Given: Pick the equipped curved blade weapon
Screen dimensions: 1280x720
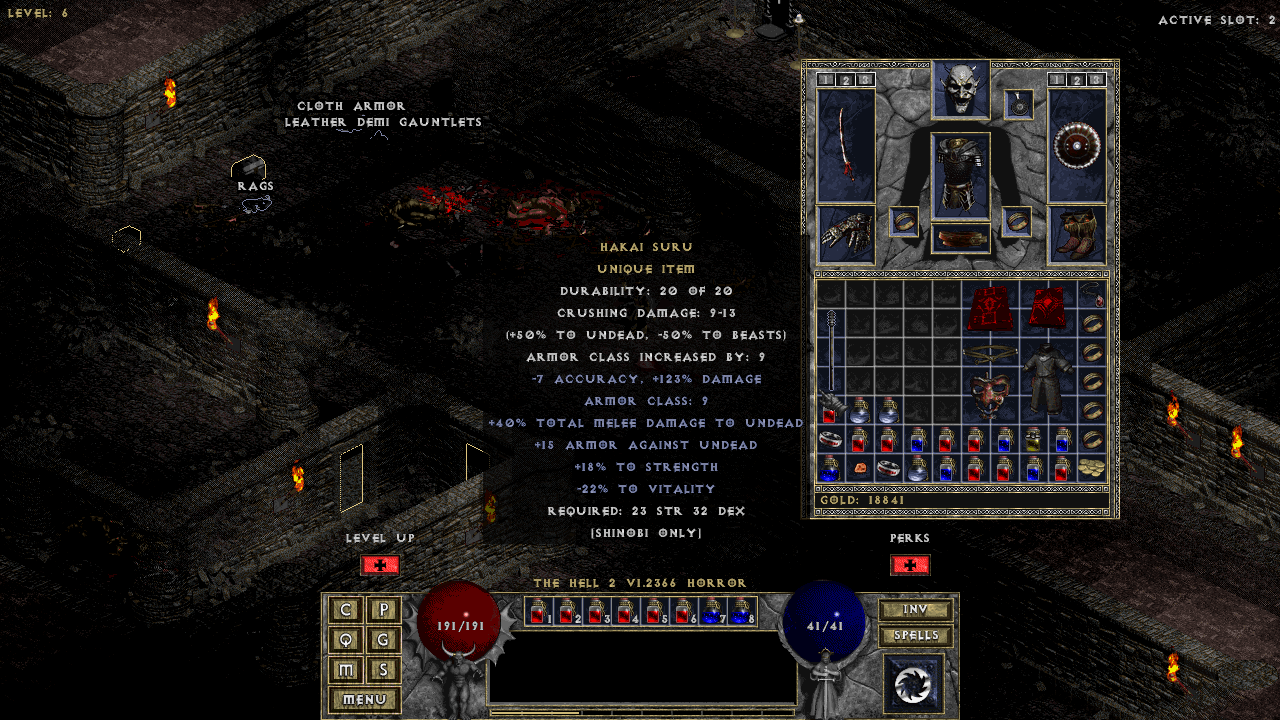Looking at the screenshot, I should [846, 145].
